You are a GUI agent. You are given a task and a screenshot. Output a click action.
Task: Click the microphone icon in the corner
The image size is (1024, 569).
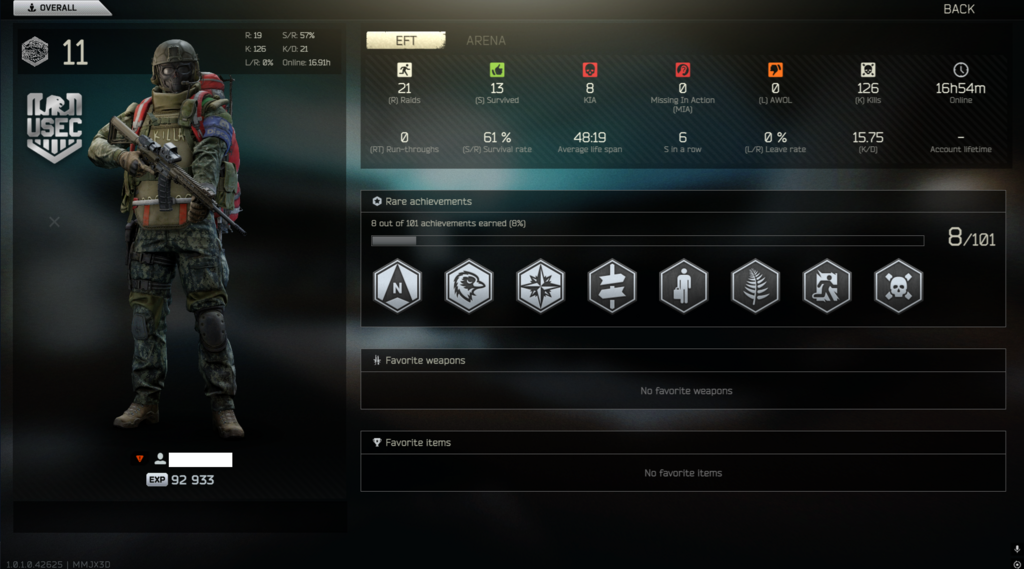(x=1016, y=549)
